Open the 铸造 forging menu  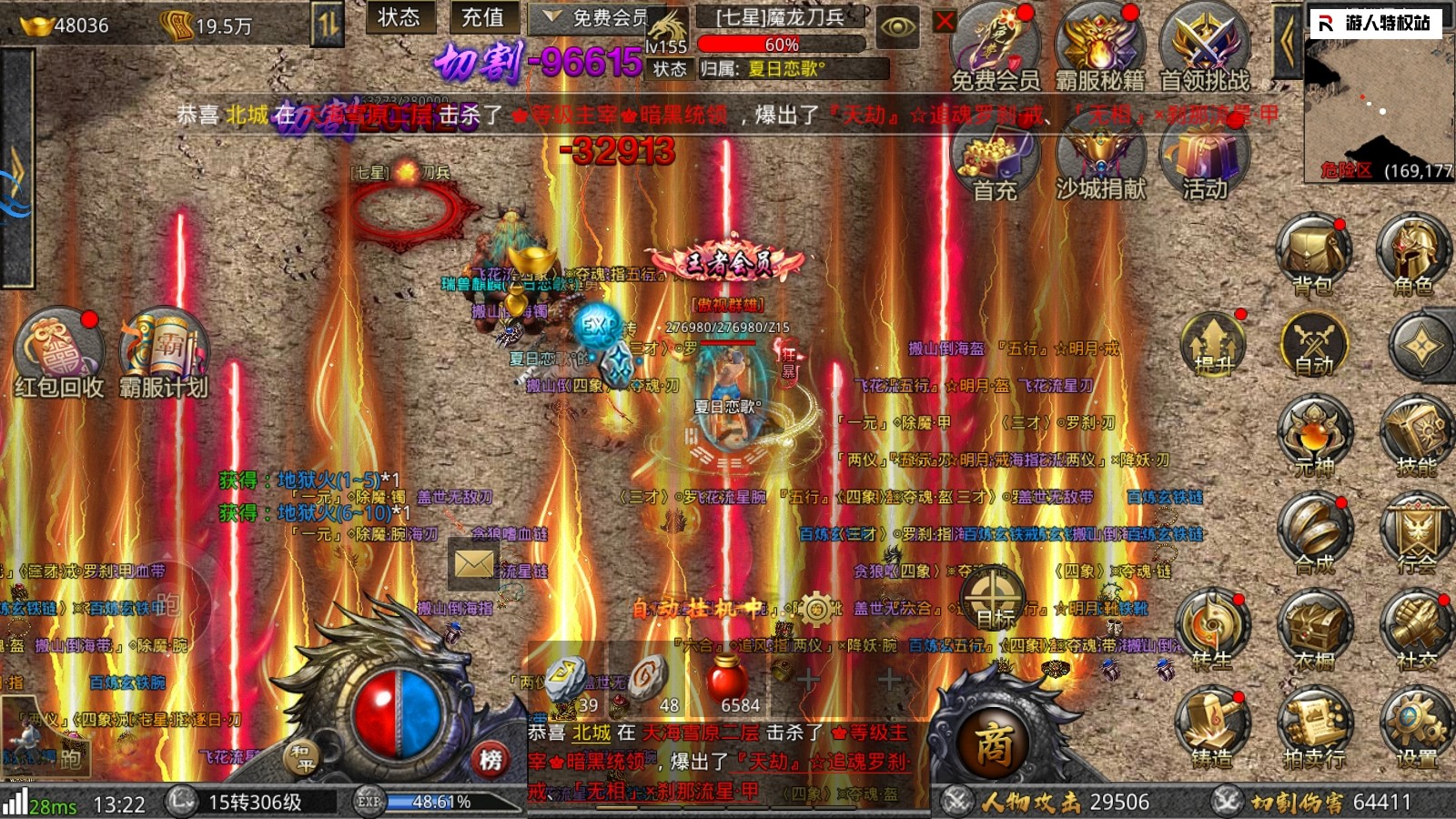1212,725
